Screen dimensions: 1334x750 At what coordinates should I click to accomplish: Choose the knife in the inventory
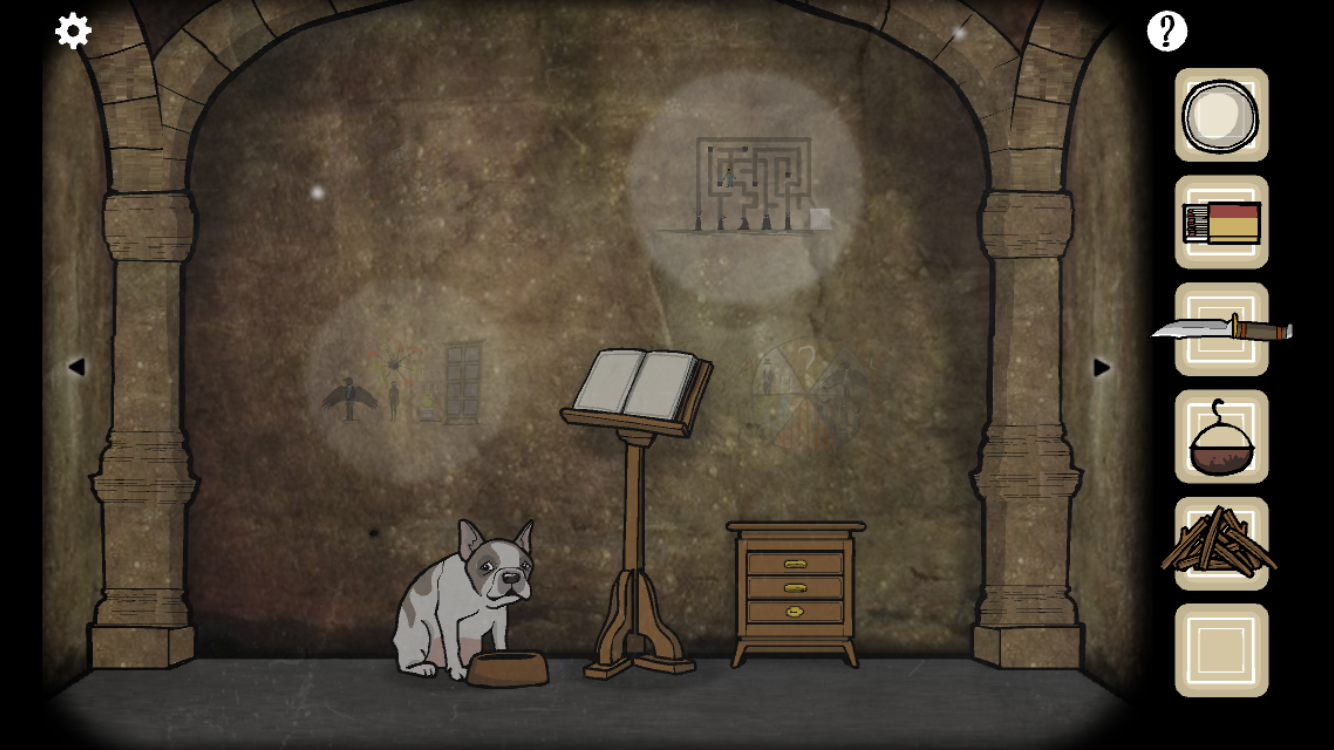[x=1221, y=328]
